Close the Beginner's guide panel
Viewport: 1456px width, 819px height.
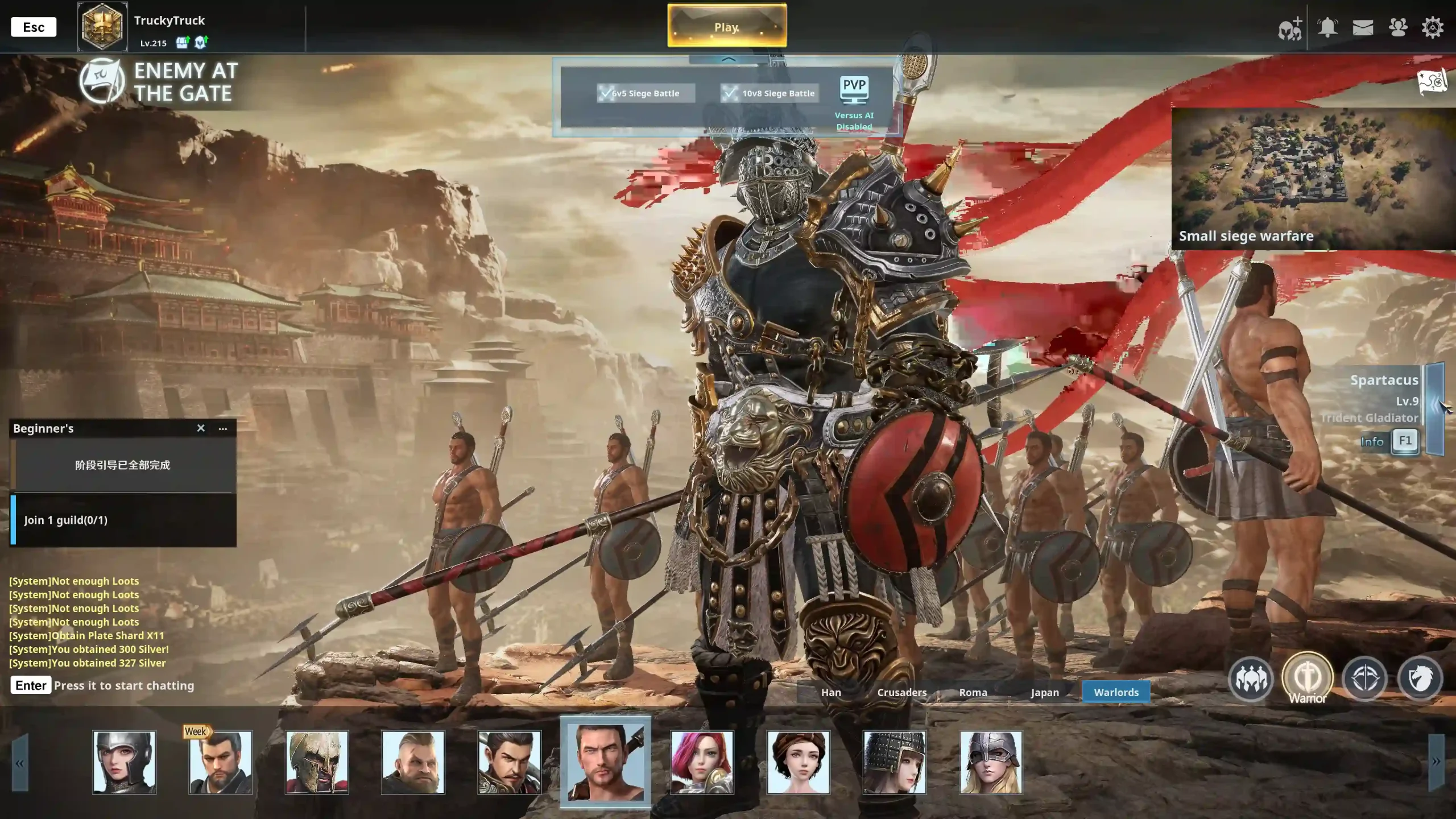(201, 428)
